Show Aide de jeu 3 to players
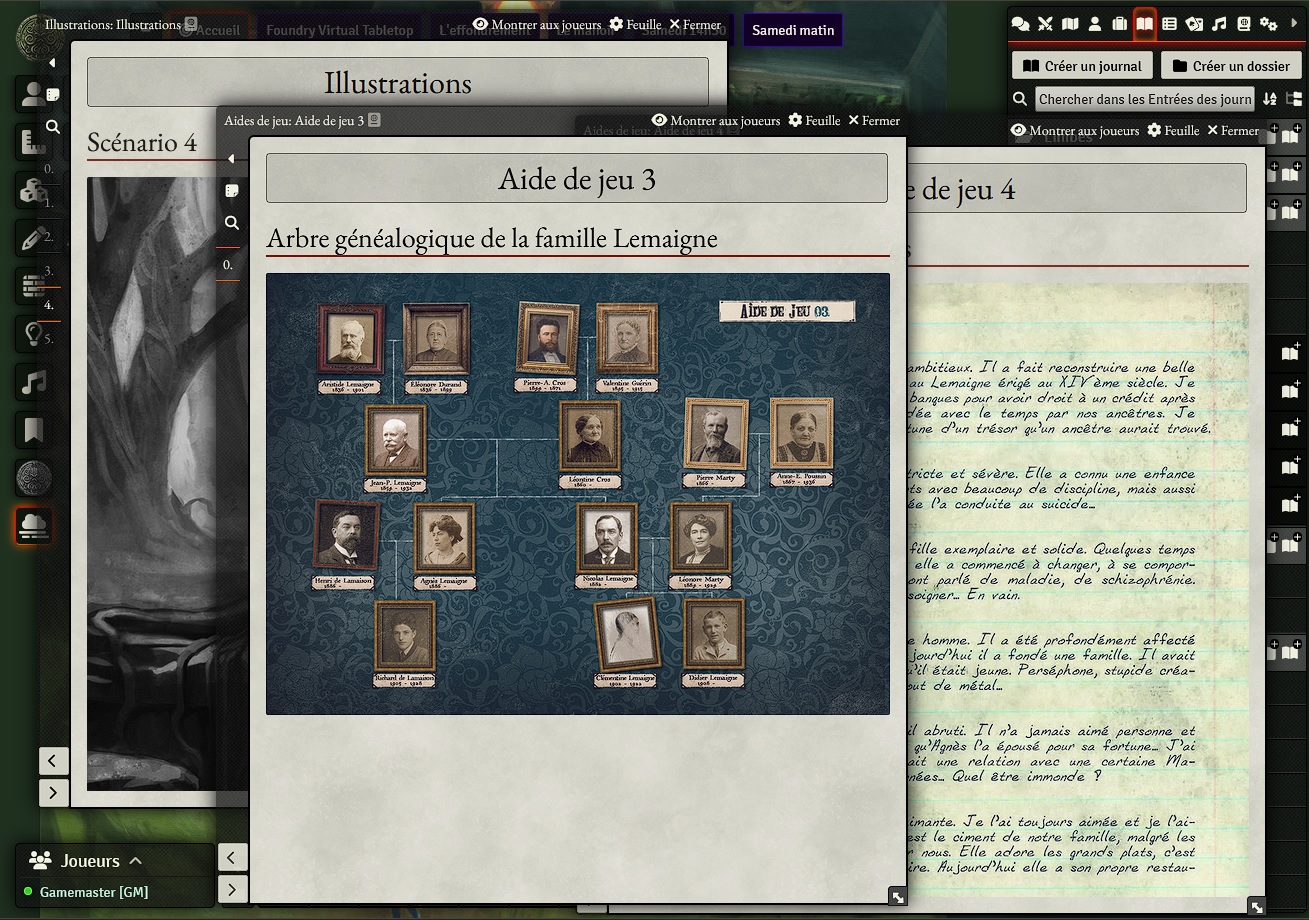Viewport: 1309px width, 920px height. [x=715, y=120]
